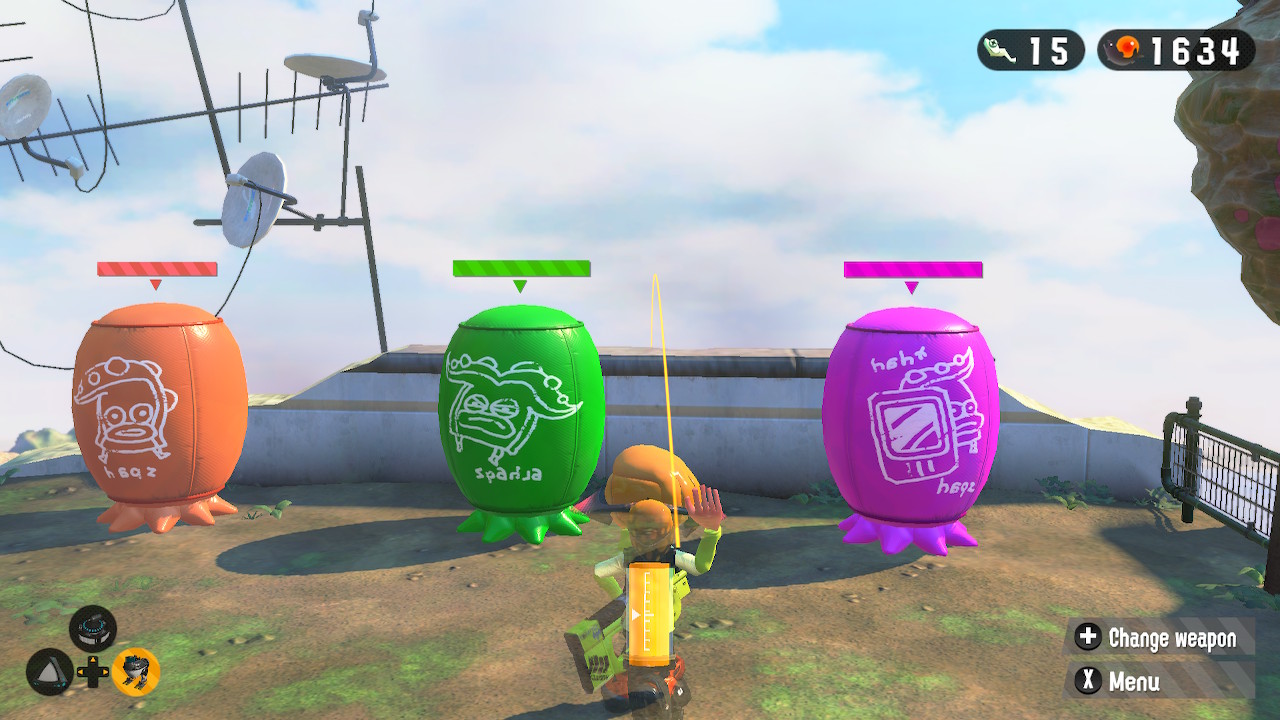Expand the magenta balloon's health bar marker
Viewport: 1280px width, 720px height.
pyautogui.click(x=910, y=267)
